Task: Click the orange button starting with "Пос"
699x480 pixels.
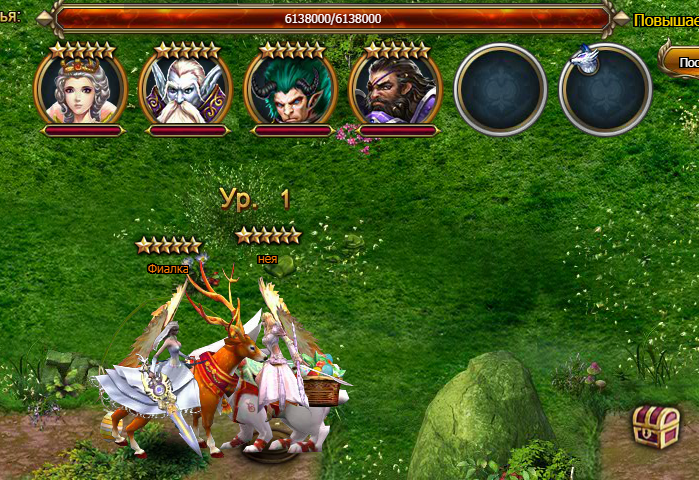Action: 682,61
